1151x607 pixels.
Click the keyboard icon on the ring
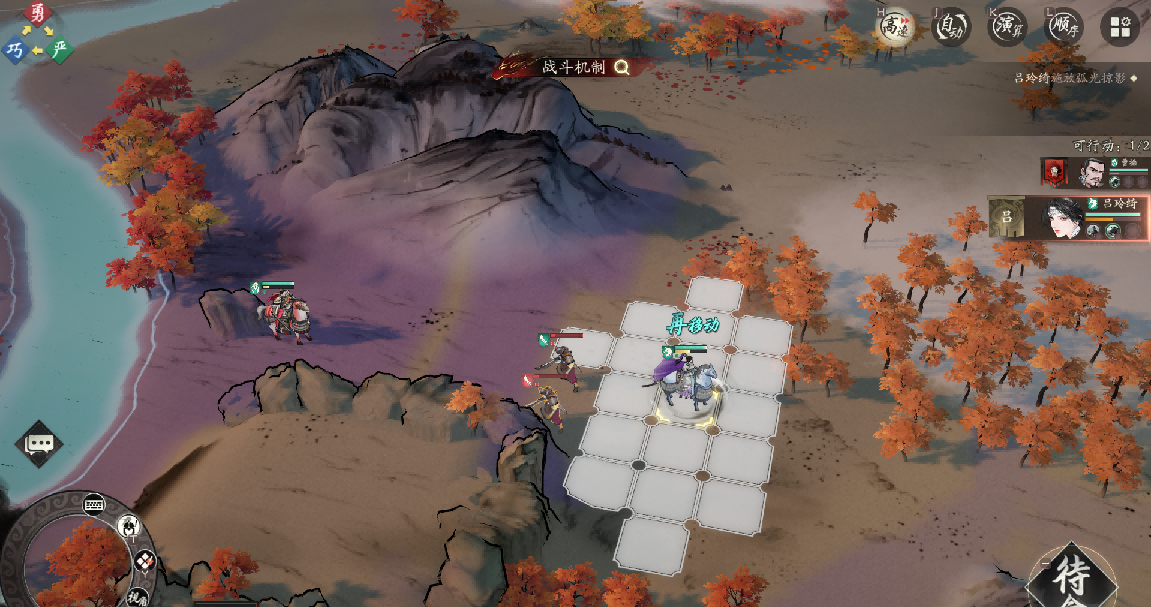click(x=95, y=503)
